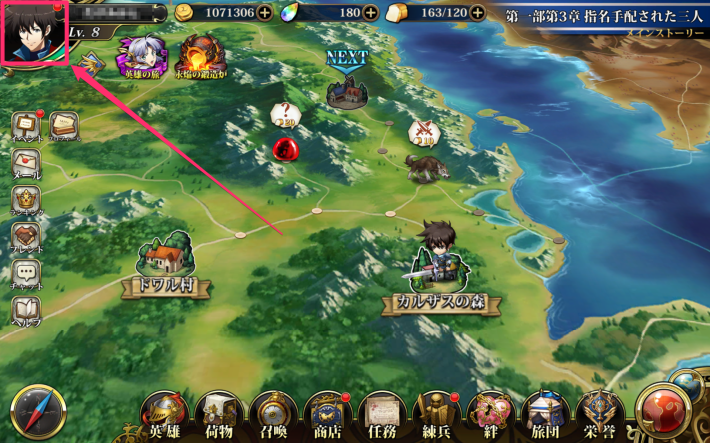Open the チャット speech bubble
The height and width of the screenshot is (443, 710).
[26, 274]
